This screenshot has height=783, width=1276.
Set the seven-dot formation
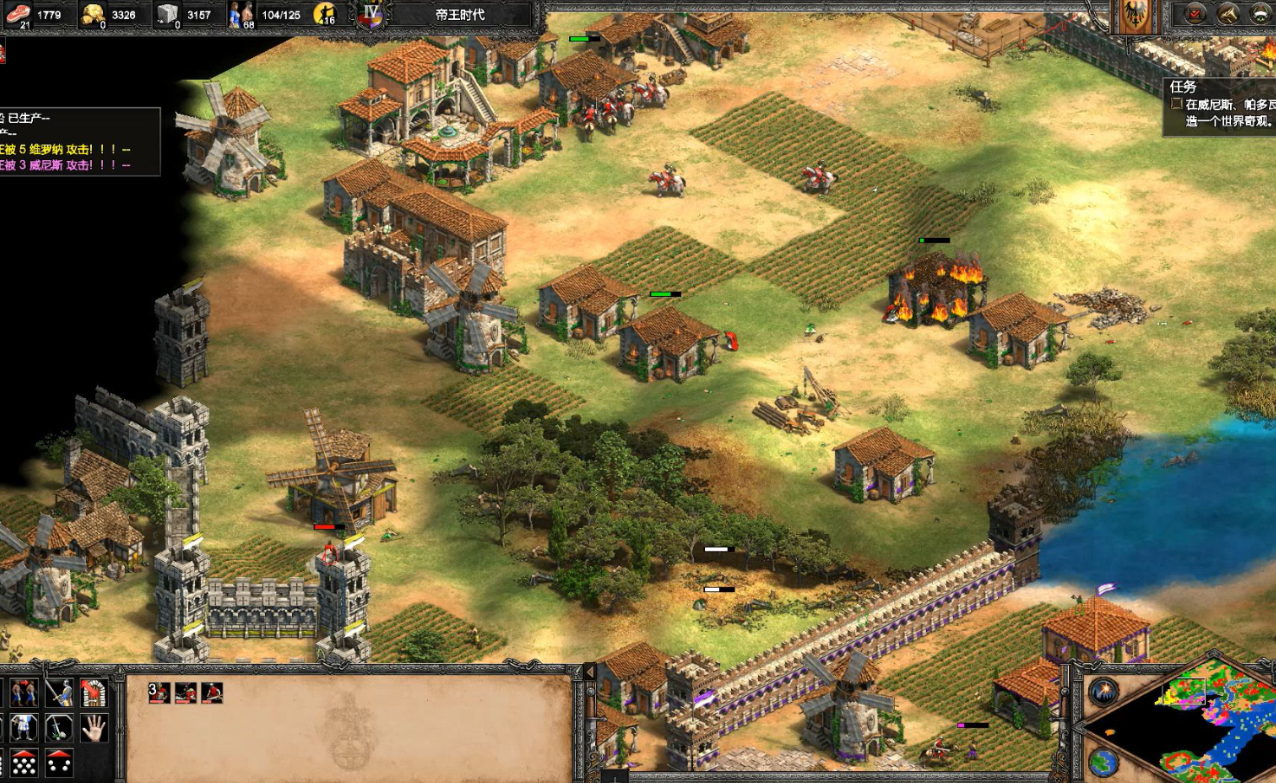pos(23,762)
